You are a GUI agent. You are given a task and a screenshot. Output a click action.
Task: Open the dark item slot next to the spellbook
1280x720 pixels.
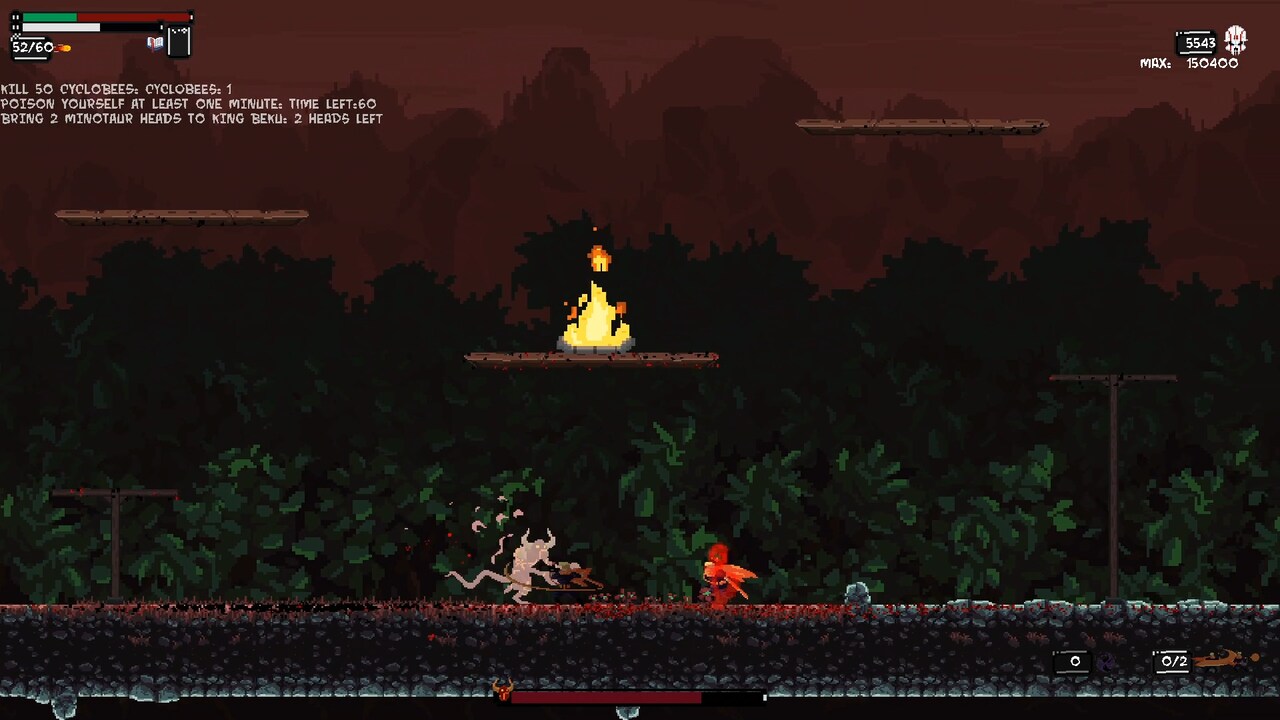pos(177,41)
